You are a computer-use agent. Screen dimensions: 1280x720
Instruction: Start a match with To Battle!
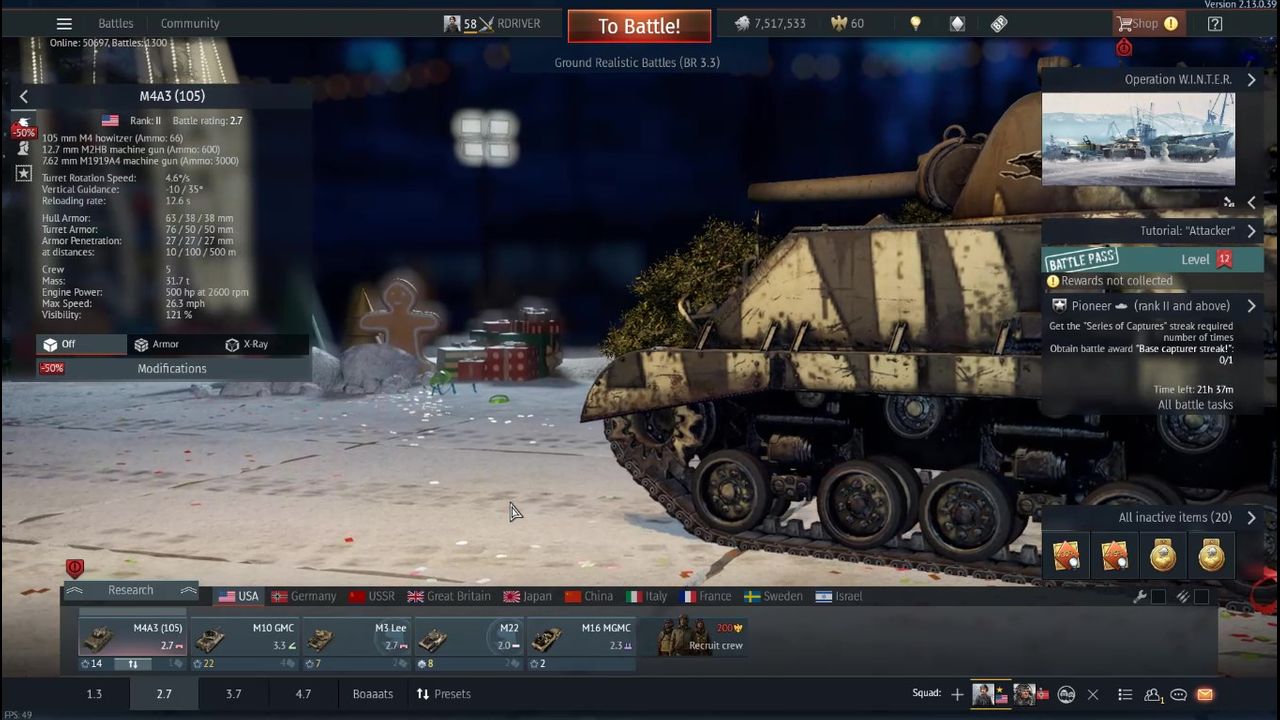639,26
